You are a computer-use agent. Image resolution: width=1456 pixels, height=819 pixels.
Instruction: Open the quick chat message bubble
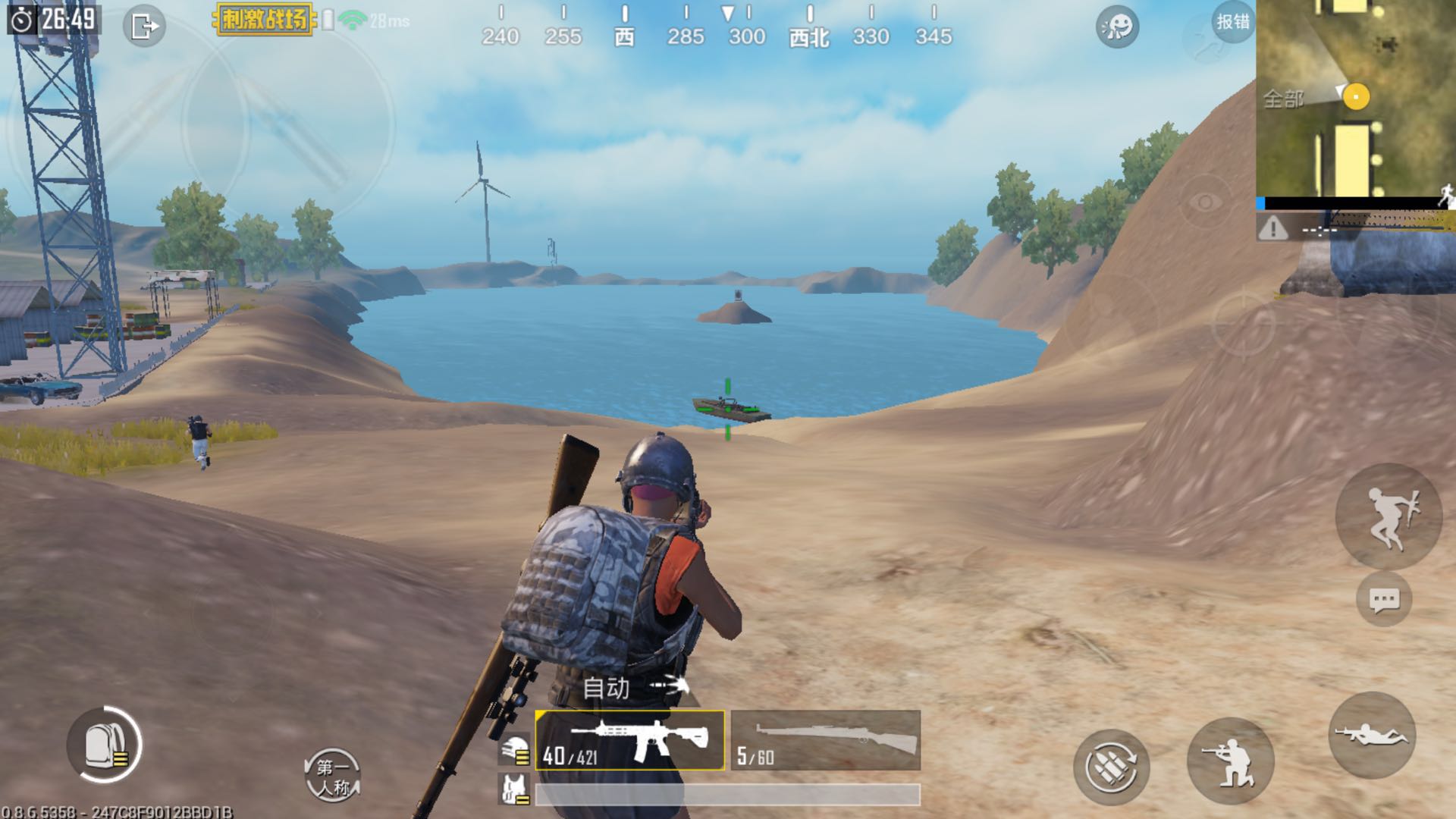(1383, 600)
